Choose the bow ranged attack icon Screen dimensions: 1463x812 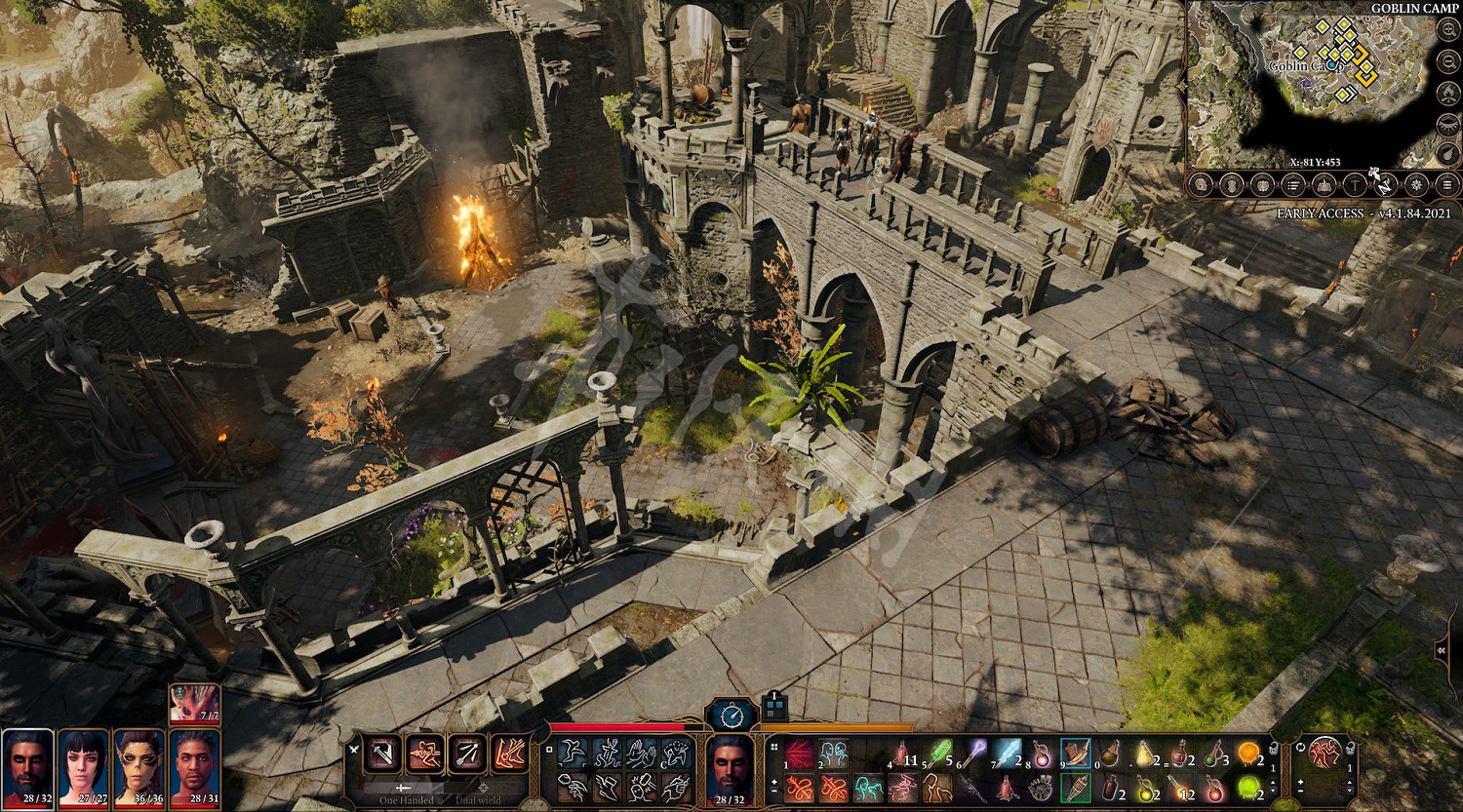click(x=467, y=754)
